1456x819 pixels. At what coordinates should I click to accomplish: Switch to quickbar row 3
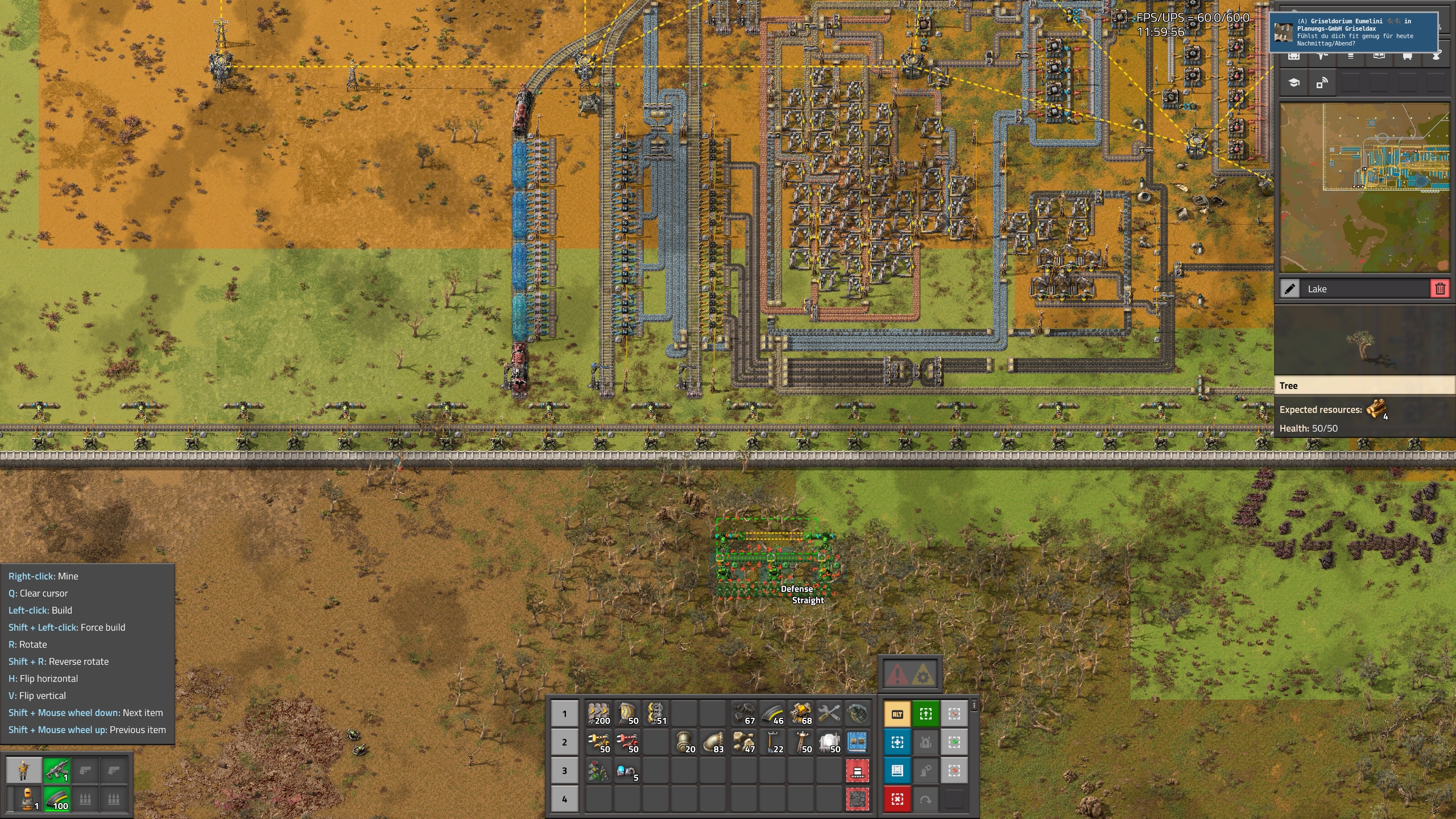(564, 771)
